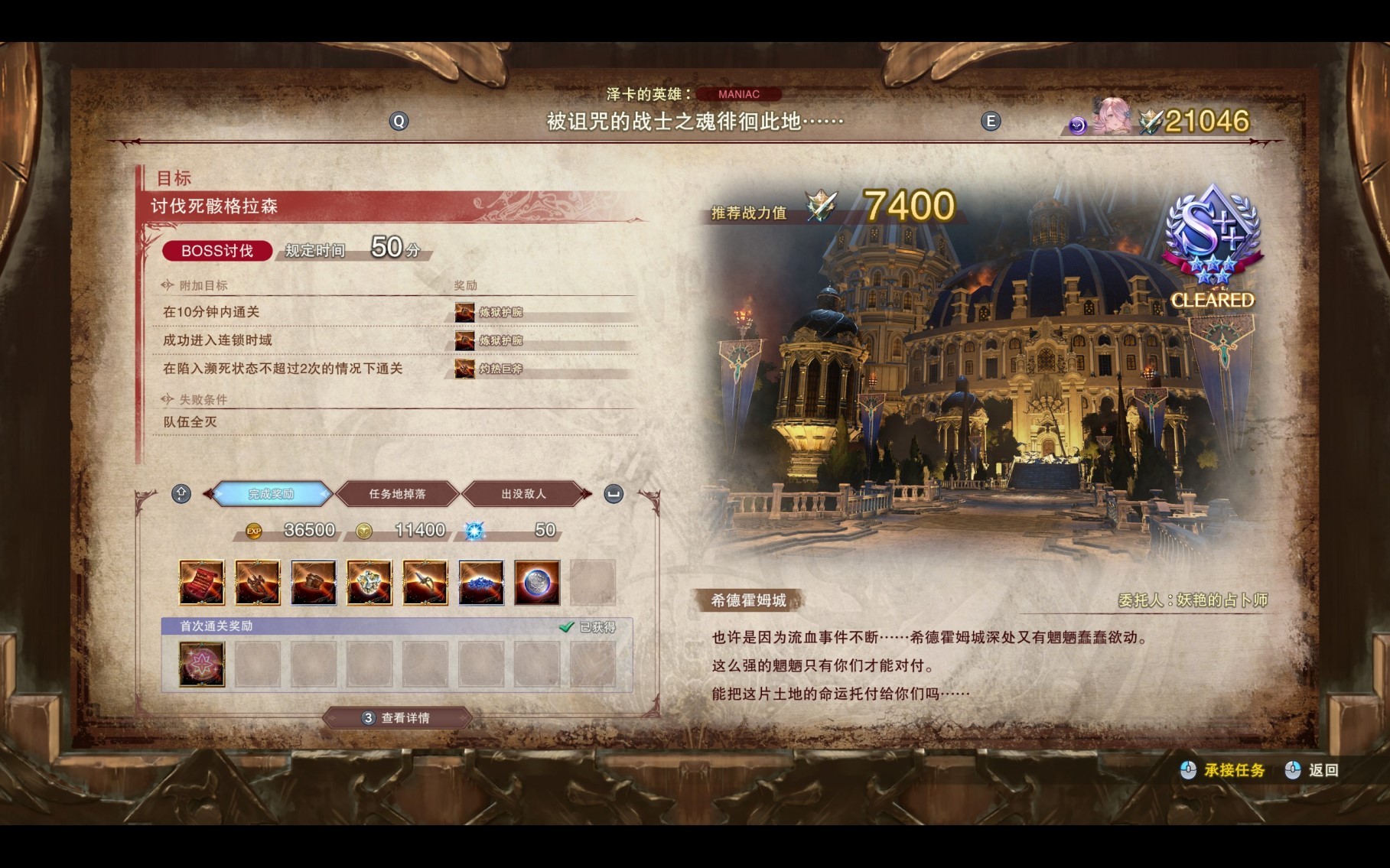Choose the brown bracer reward icon
The image size is (1390, 868).
coord(314,583)
